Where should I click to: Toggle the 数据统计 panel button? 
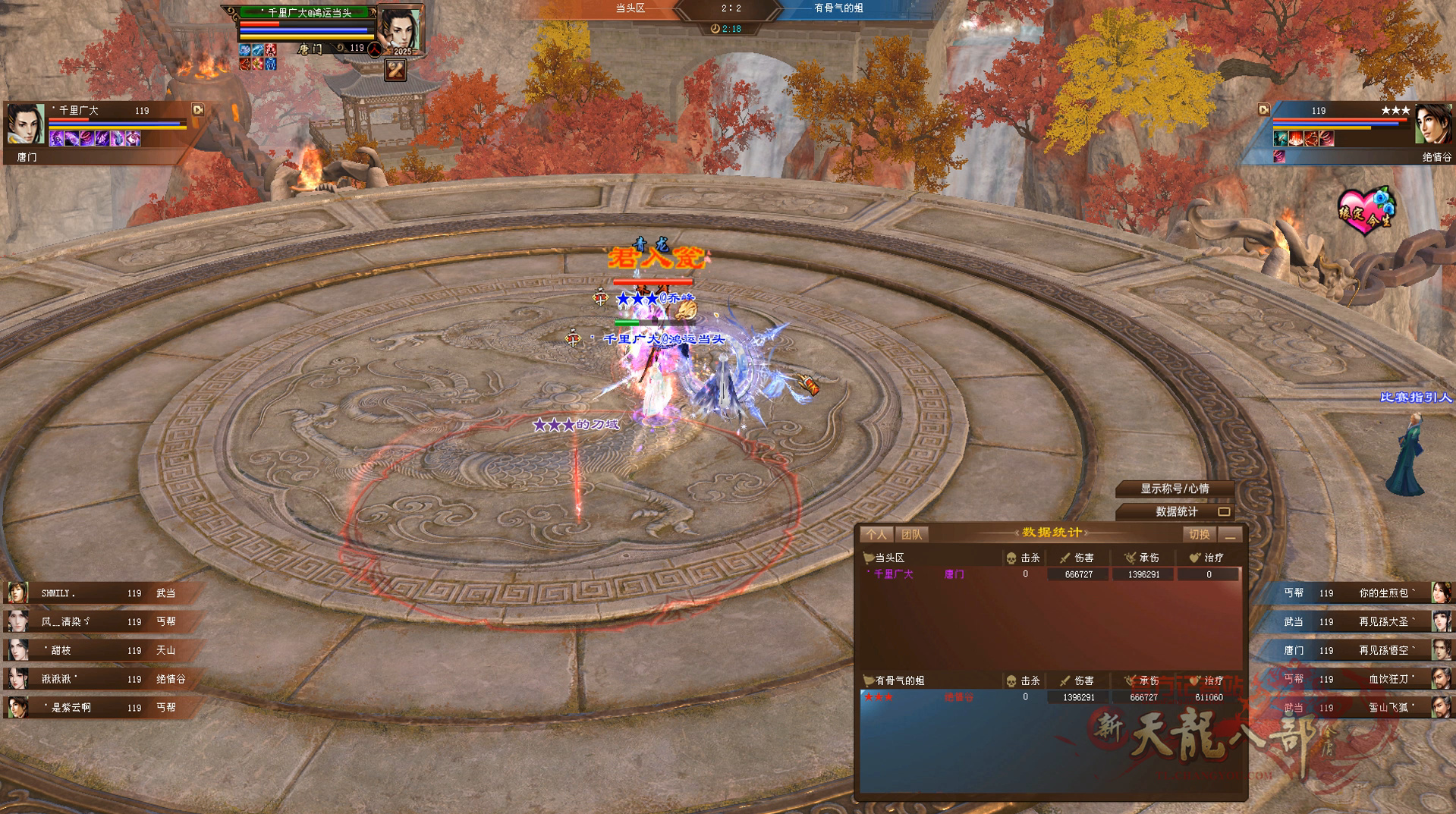tap(1176, 512)
